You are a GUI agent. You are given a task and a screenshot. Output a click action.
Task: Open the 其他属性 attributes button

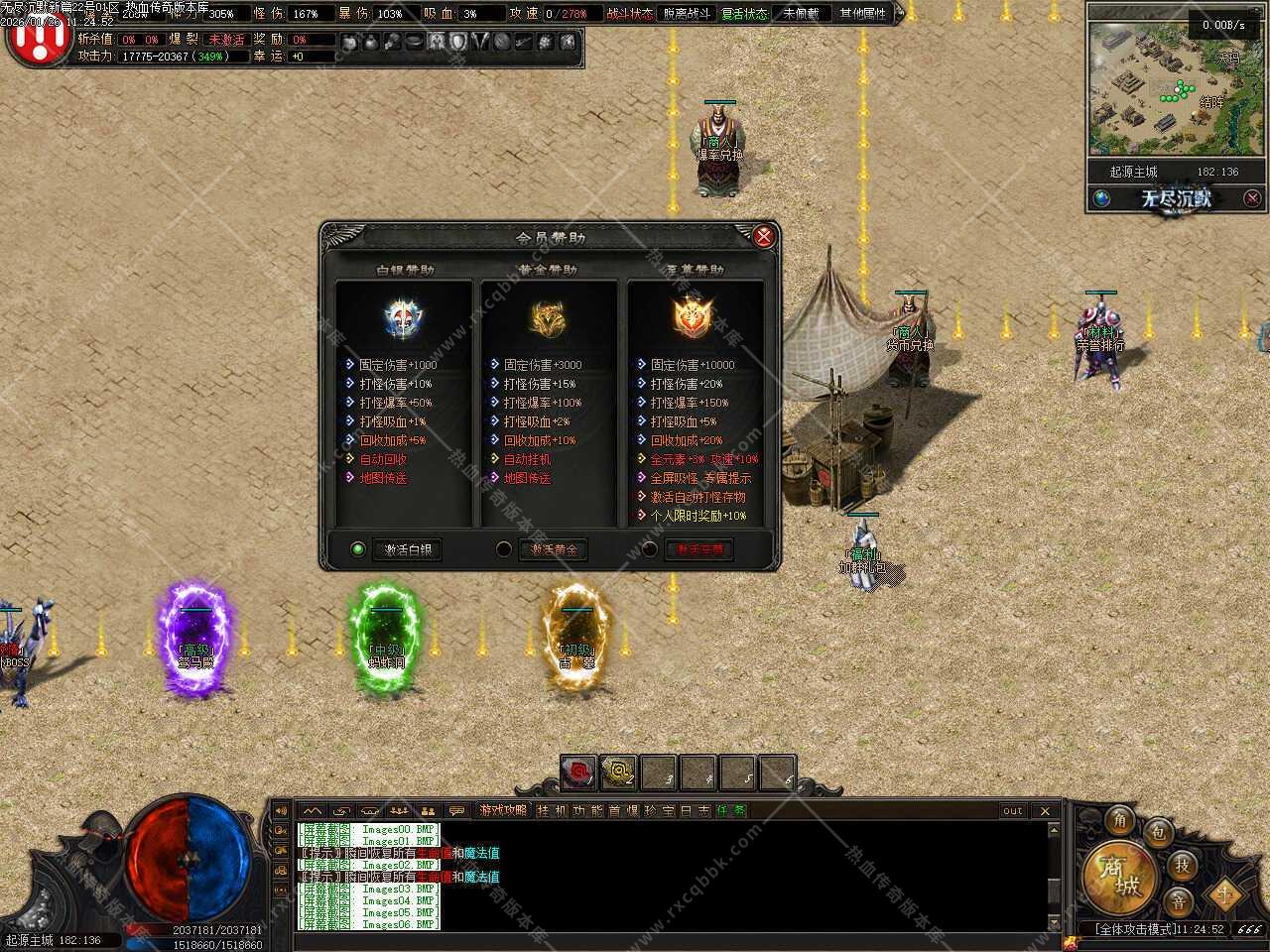coord(862,14)
